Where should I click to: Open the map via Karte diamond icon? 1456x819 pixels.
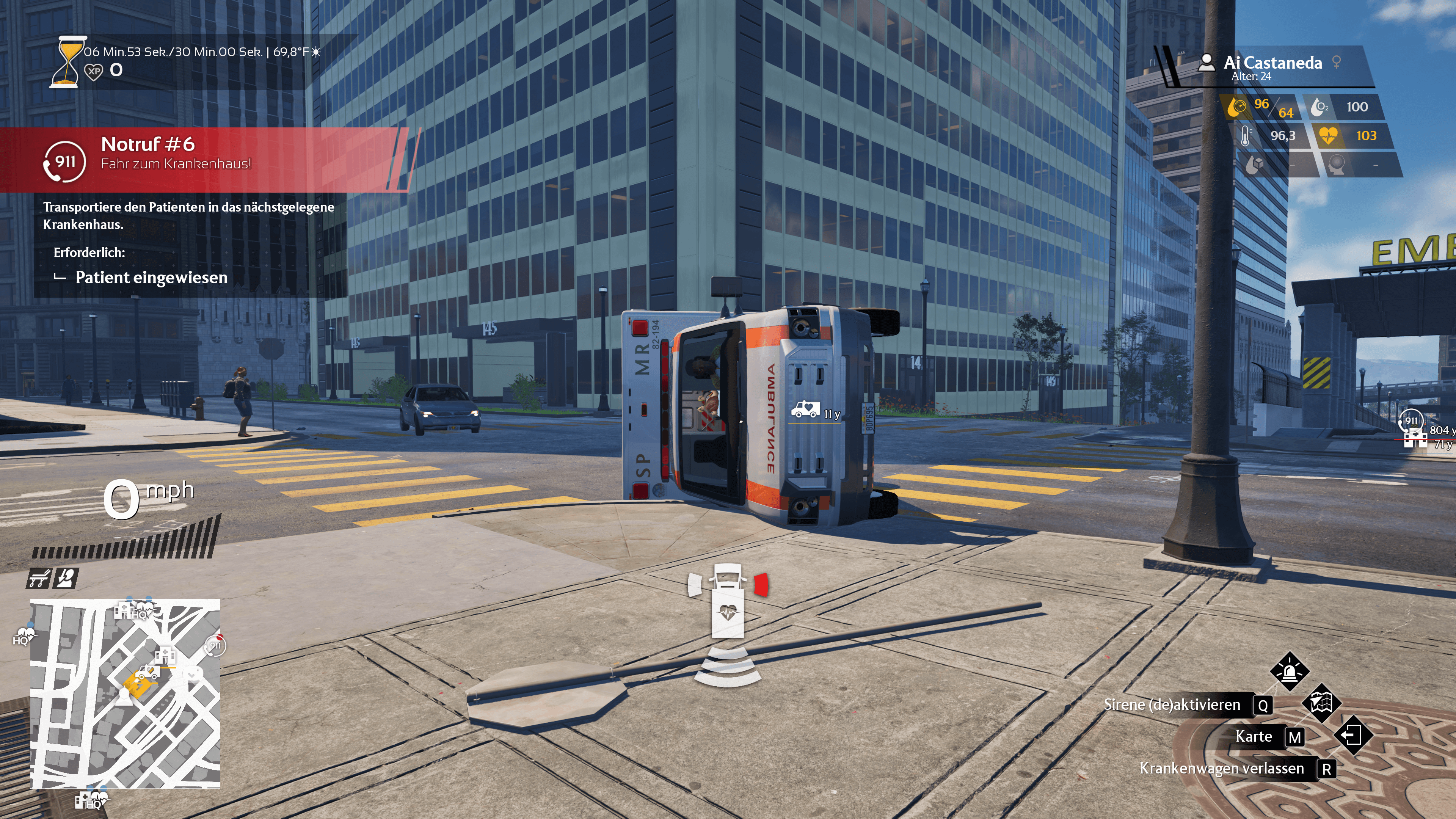(1321, 703)
